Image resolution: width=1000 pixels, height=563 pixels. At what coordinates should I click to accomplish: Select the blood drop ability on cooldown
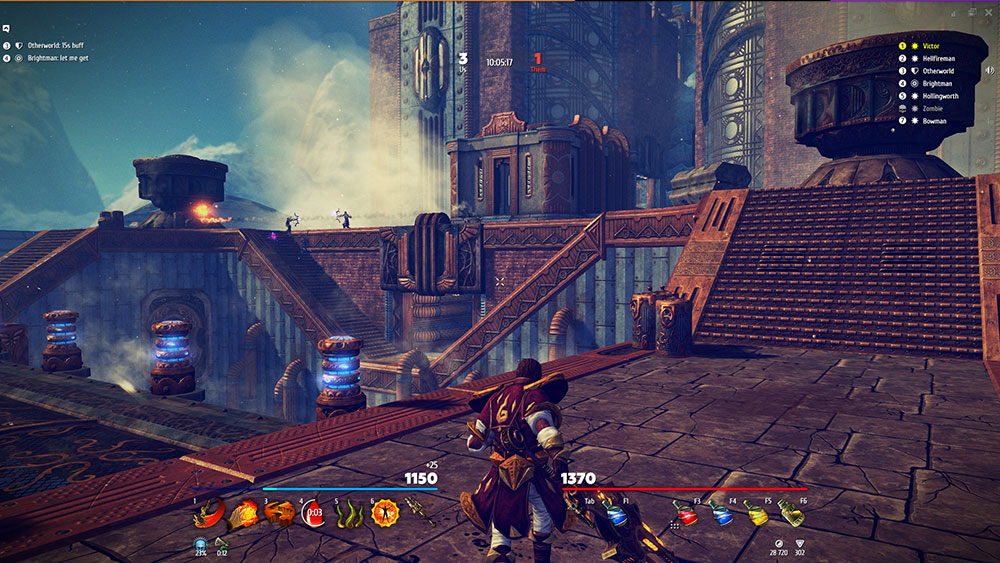coord(313,514)
